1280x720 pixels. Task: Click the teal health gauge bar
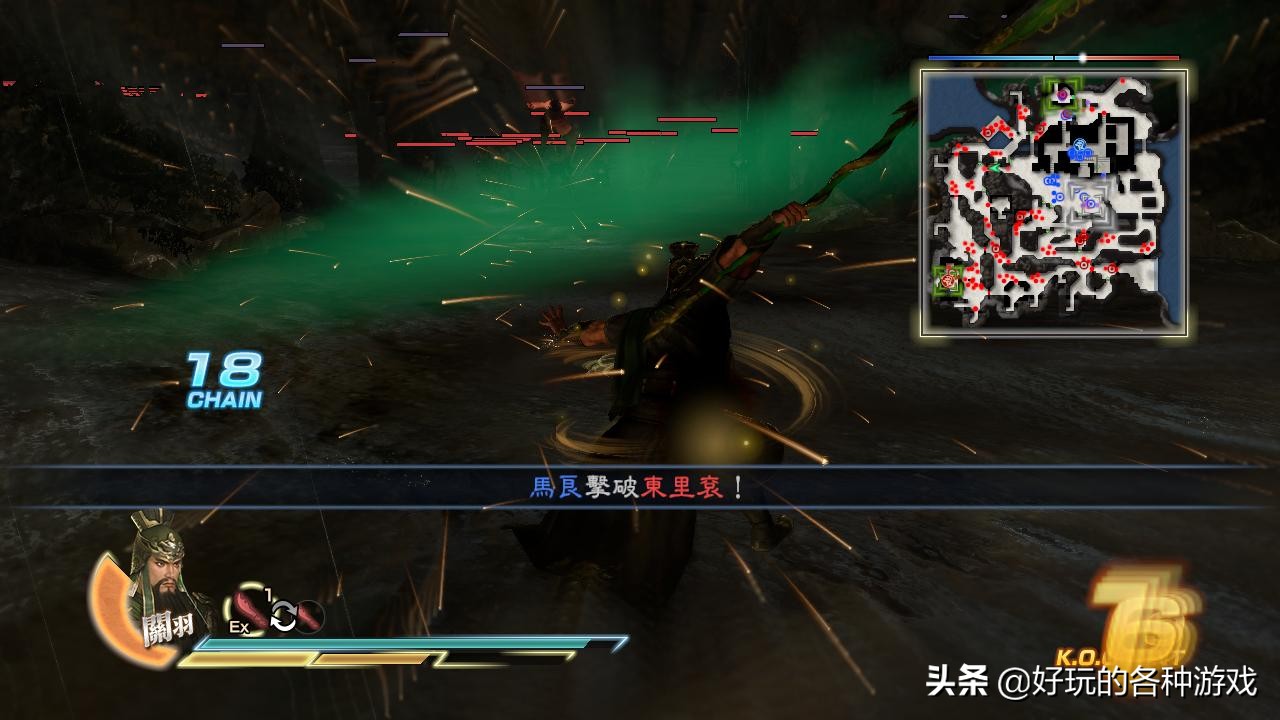tap(400, 644)
